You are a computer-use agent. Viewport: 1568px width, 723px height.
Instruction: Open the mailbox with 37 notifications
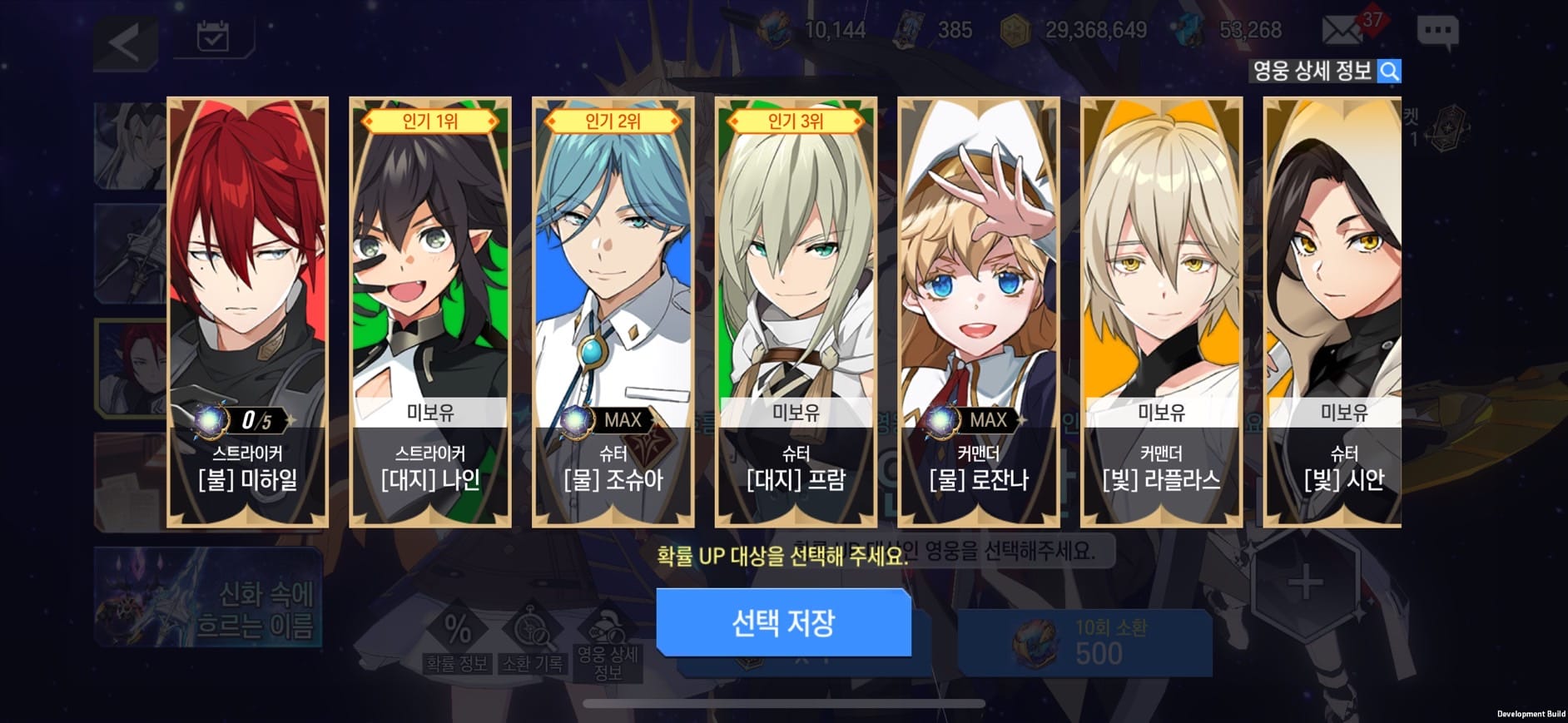[x=1342, y=32]
